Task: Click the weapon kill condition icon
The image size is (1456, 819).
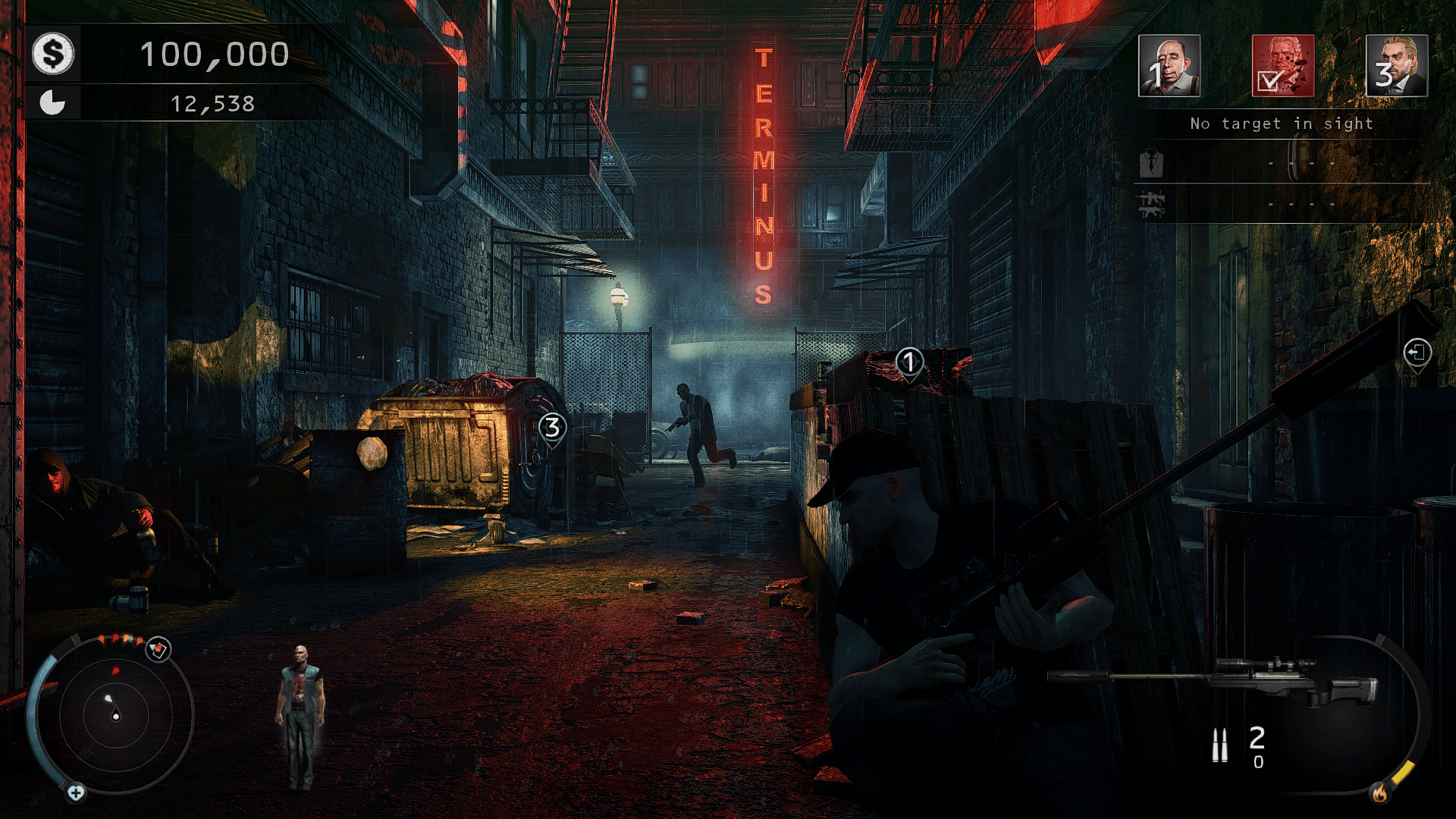Action: pyautogui.click(x=1151, y=203)
